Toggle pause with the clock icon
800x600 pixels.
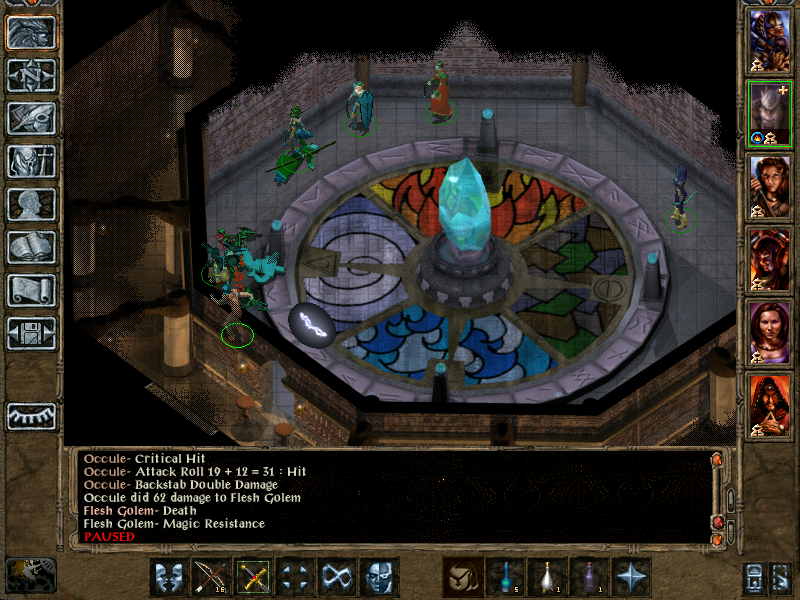pos(31,574)
